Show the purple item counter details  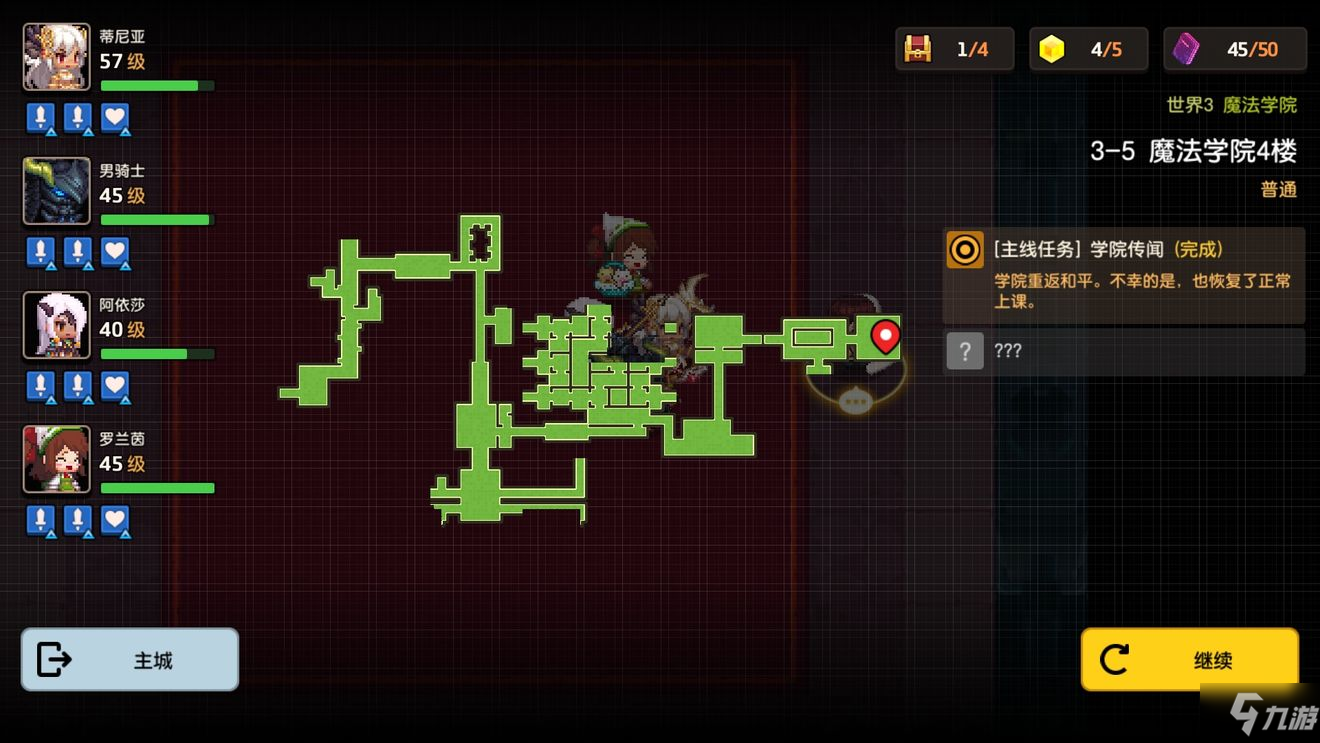point(1234,49)
